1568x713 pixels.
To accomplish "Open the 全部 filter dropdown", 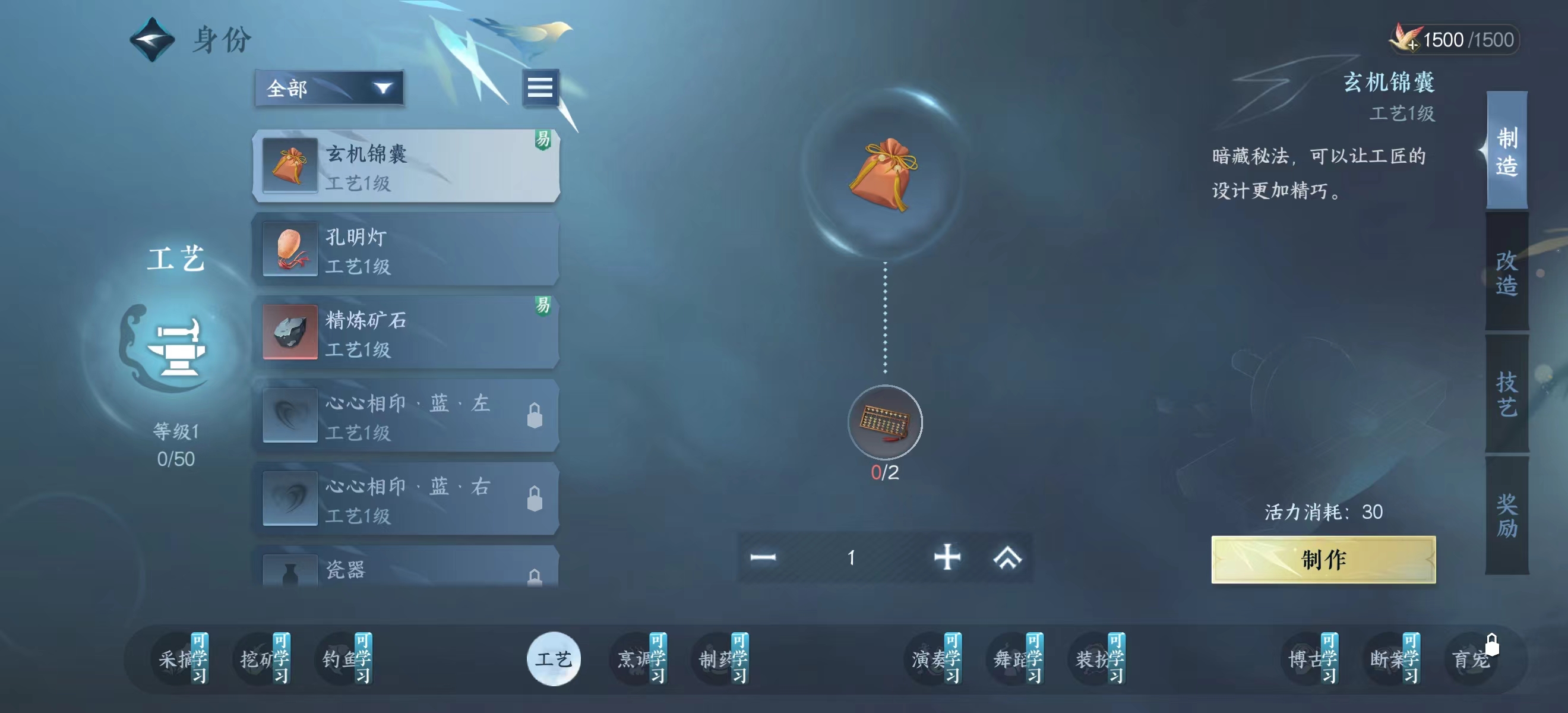I will click(329, 89).
